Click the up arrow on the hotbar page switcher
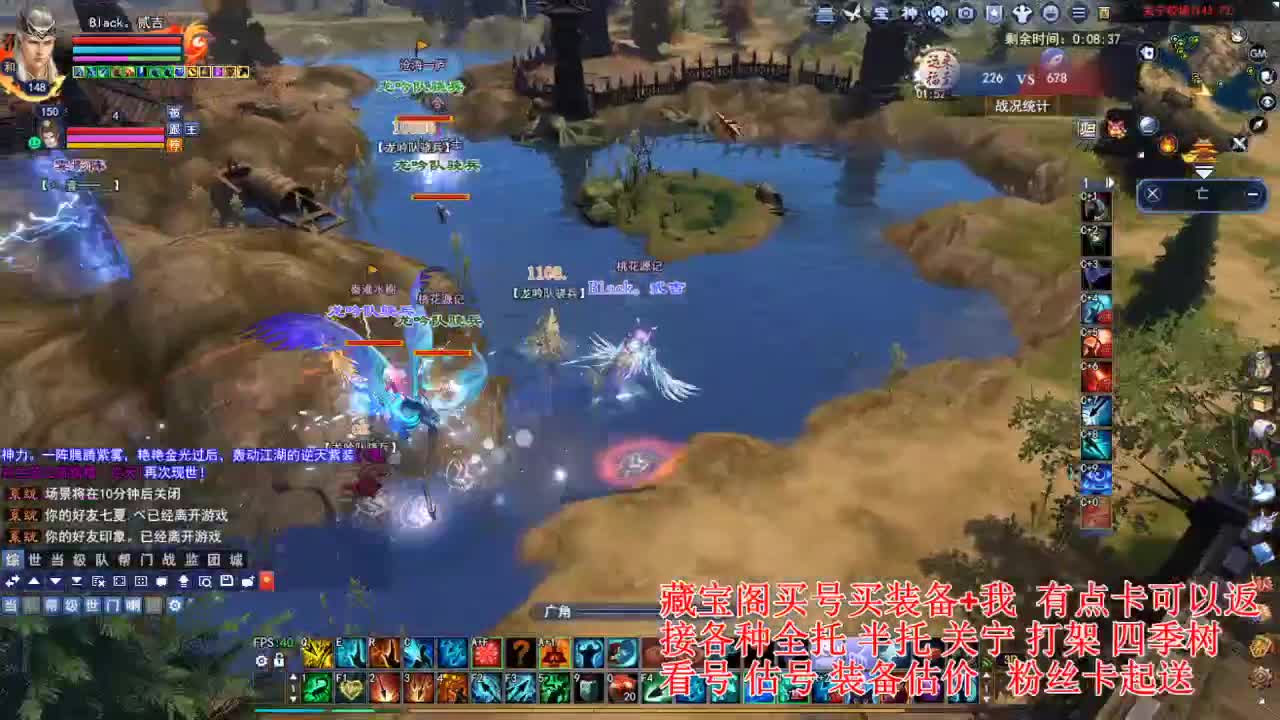 293,677
